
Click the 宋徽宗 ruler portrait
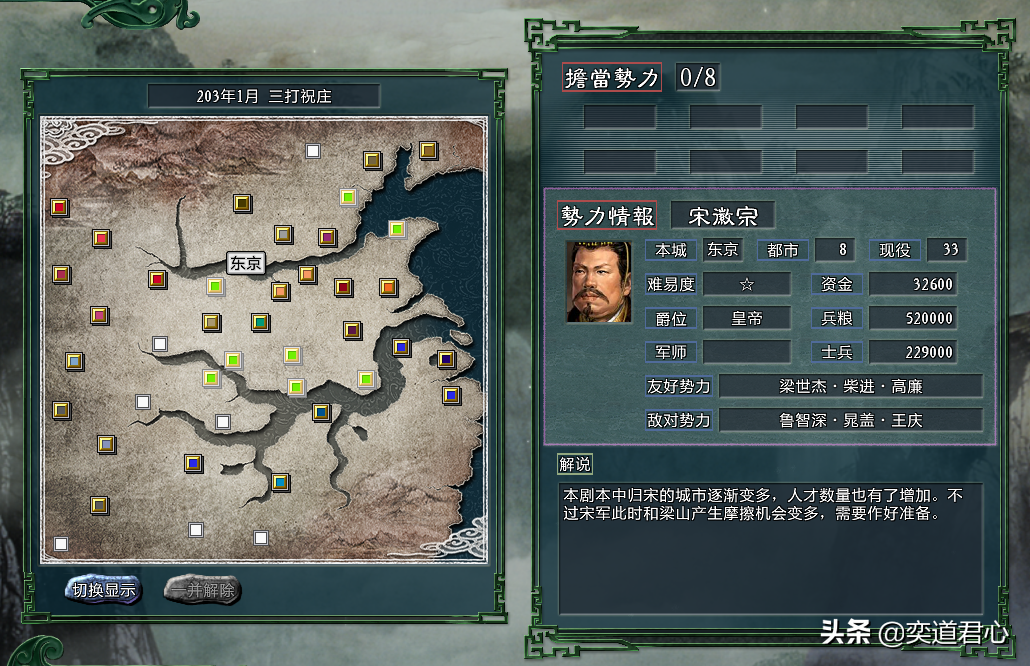click(x=599, y=281)
